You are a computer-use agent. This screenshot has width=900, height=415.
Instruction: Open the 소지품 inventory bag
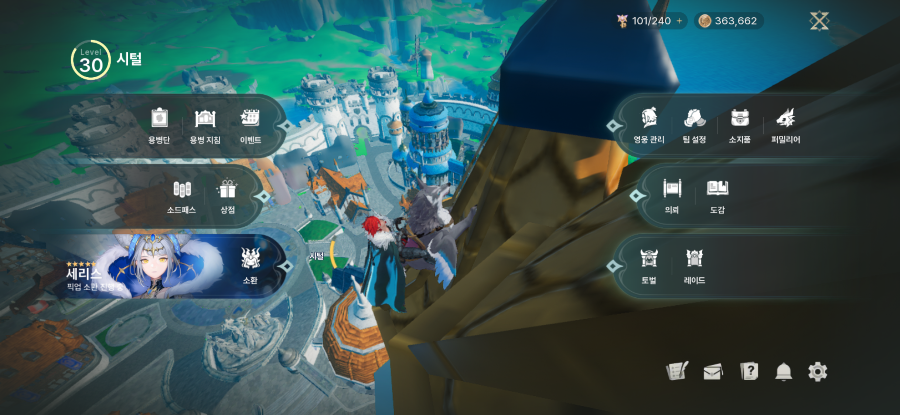pos(740,124)
